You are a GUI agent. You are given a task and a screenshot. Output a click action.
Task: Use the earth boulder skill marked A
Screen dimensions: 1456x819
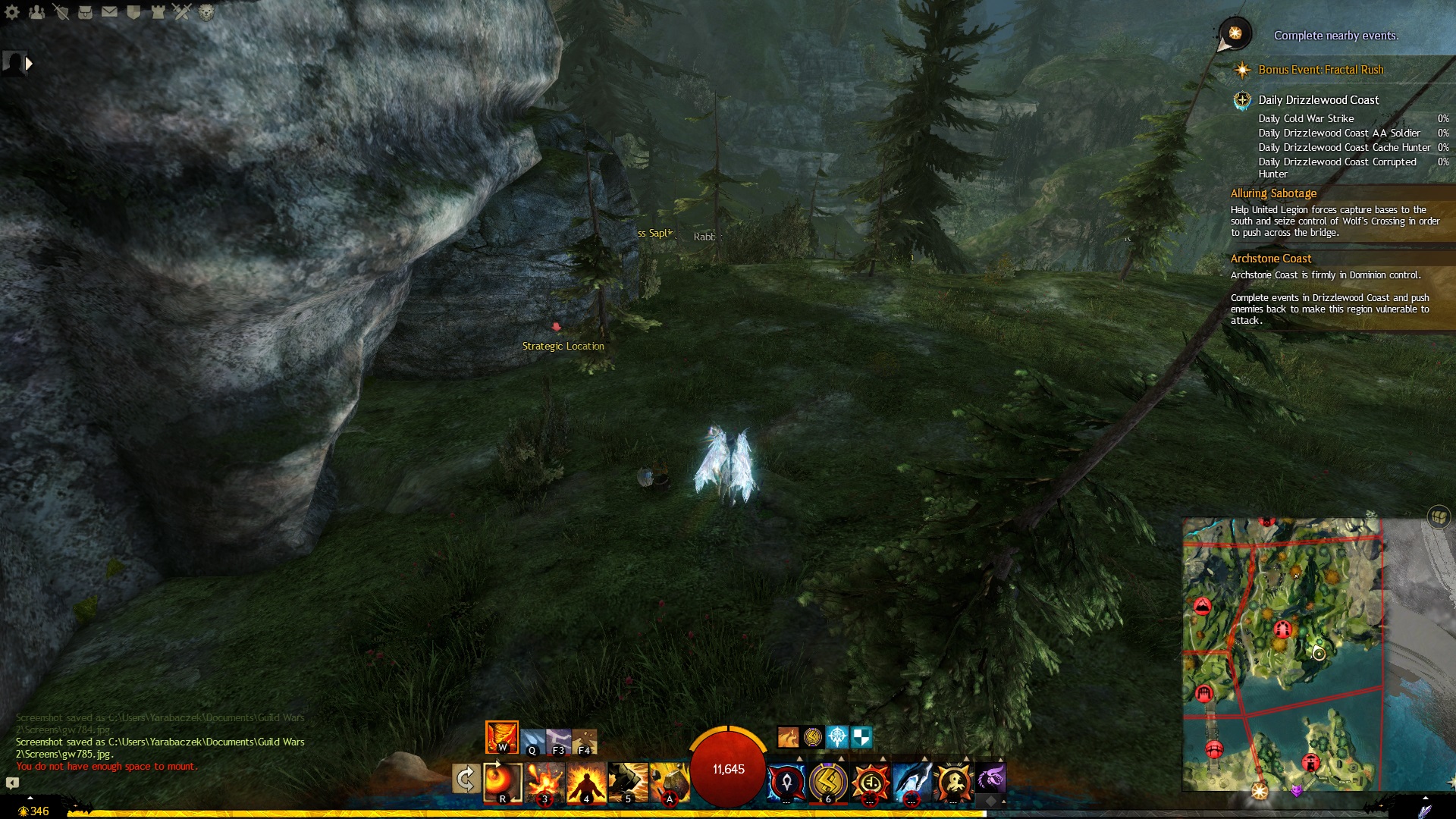(670, 781)
